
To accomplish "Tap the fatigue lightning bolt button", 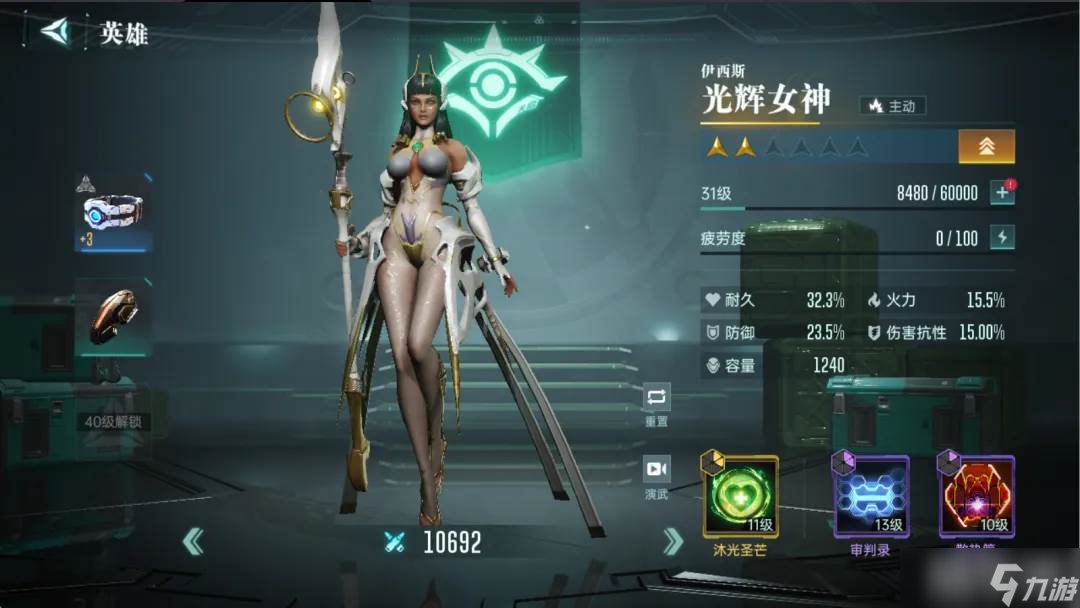I will pos(1002,237).
